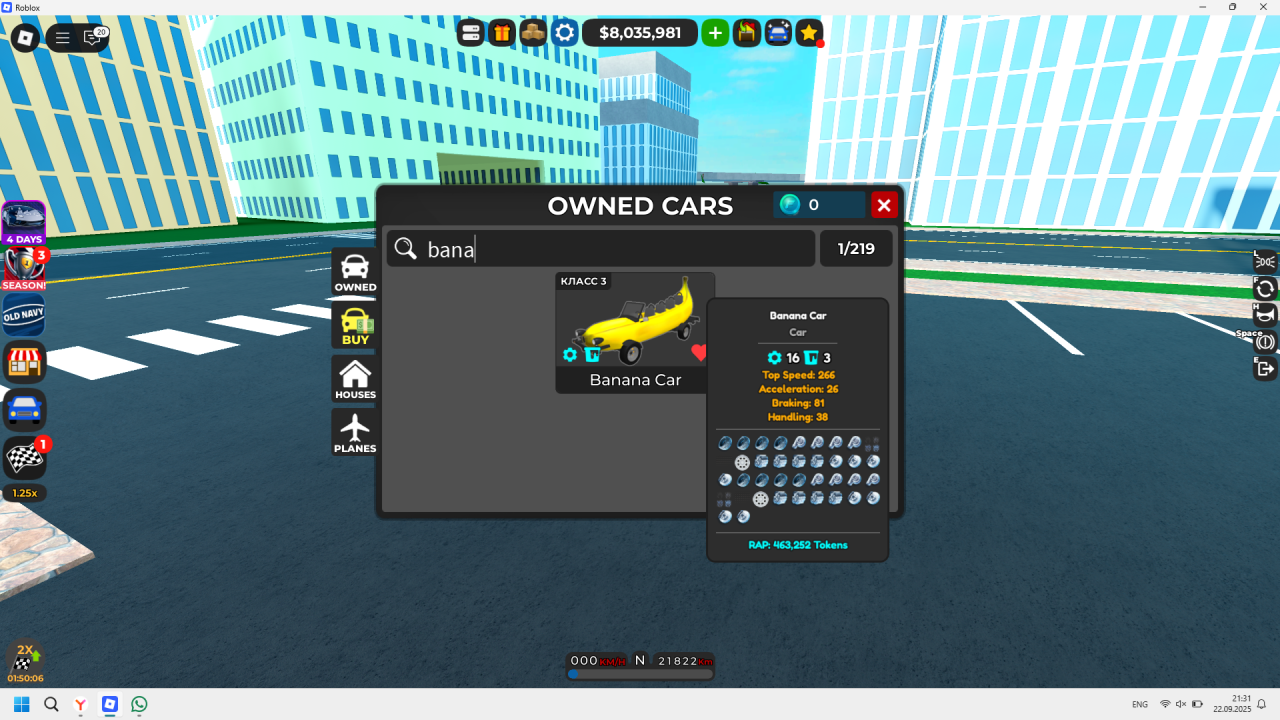Switch to the Buy tab
The width and height of the screenshot is (1280, 720).
(355, 326)
